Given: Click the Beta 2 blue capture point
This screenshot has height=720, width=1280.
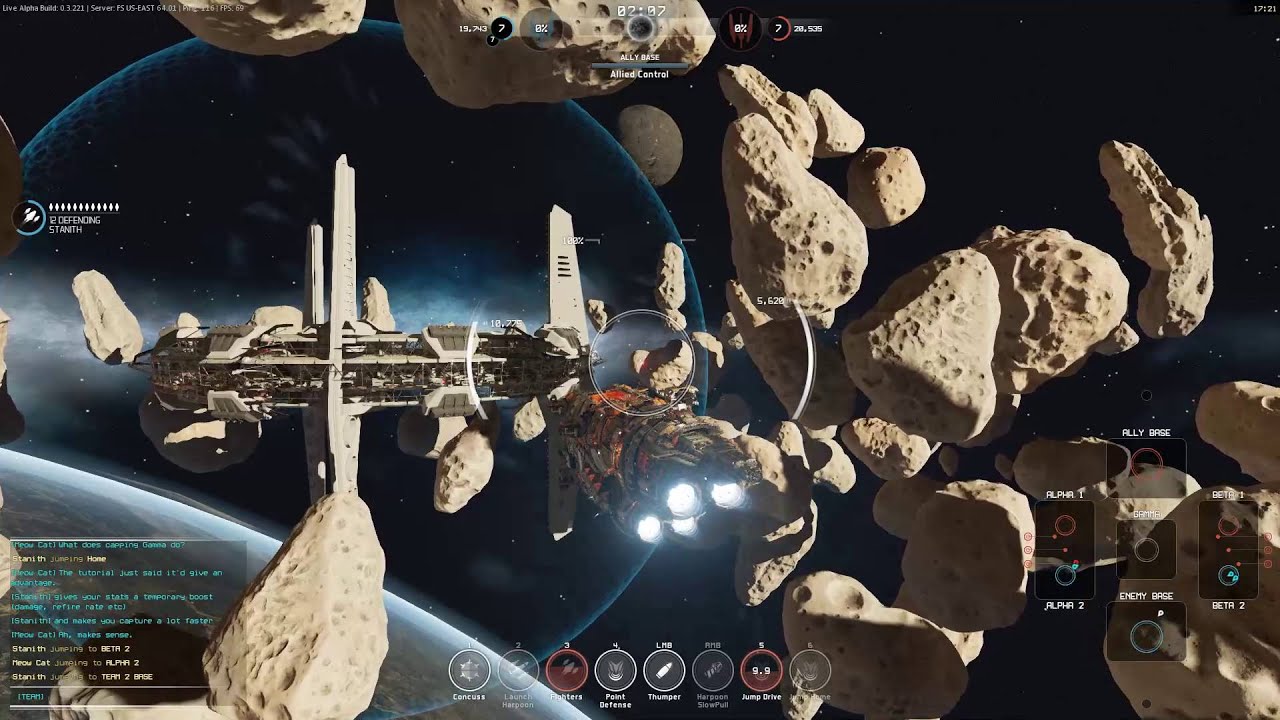Looking at the screenshot, I should point(1229,575).
